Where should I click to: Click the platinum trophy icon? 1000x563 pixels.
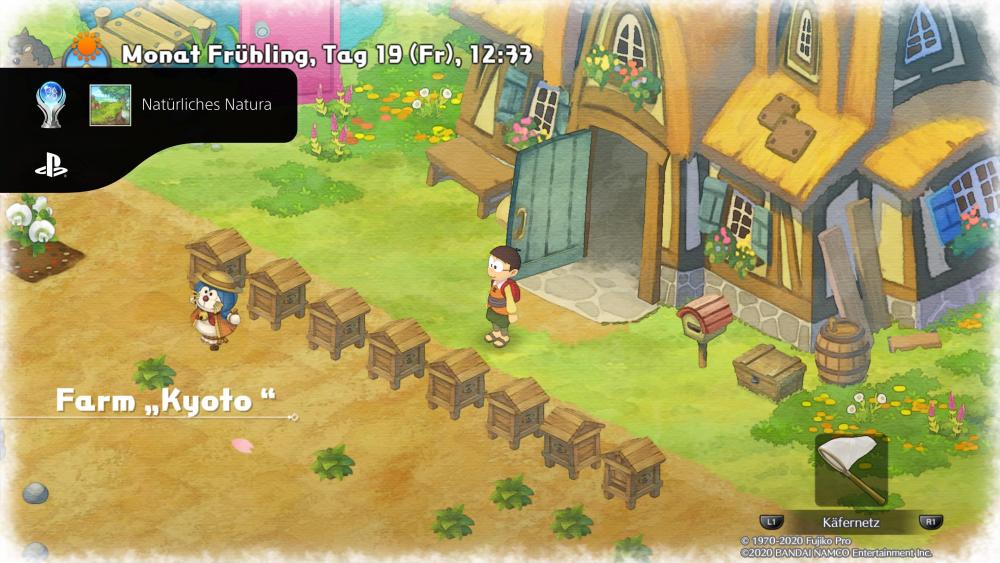(x=51, y=103)
